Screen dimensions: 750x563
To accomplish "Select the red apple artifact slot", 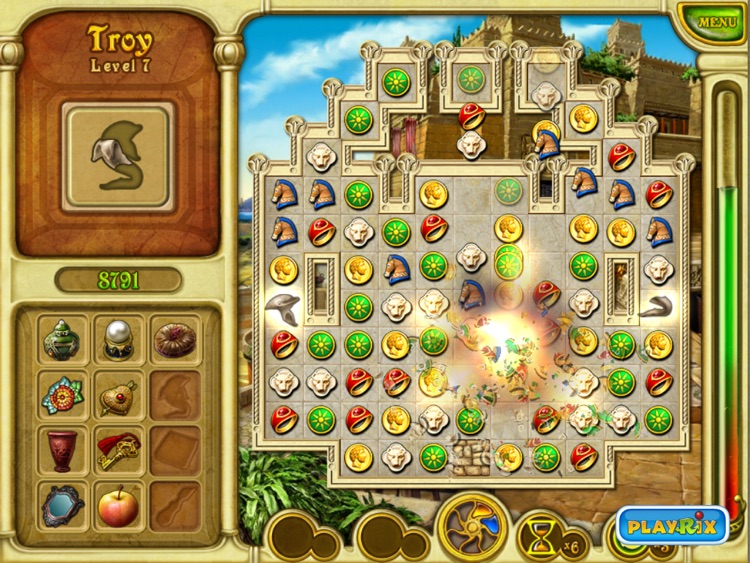I will (119, 506).
